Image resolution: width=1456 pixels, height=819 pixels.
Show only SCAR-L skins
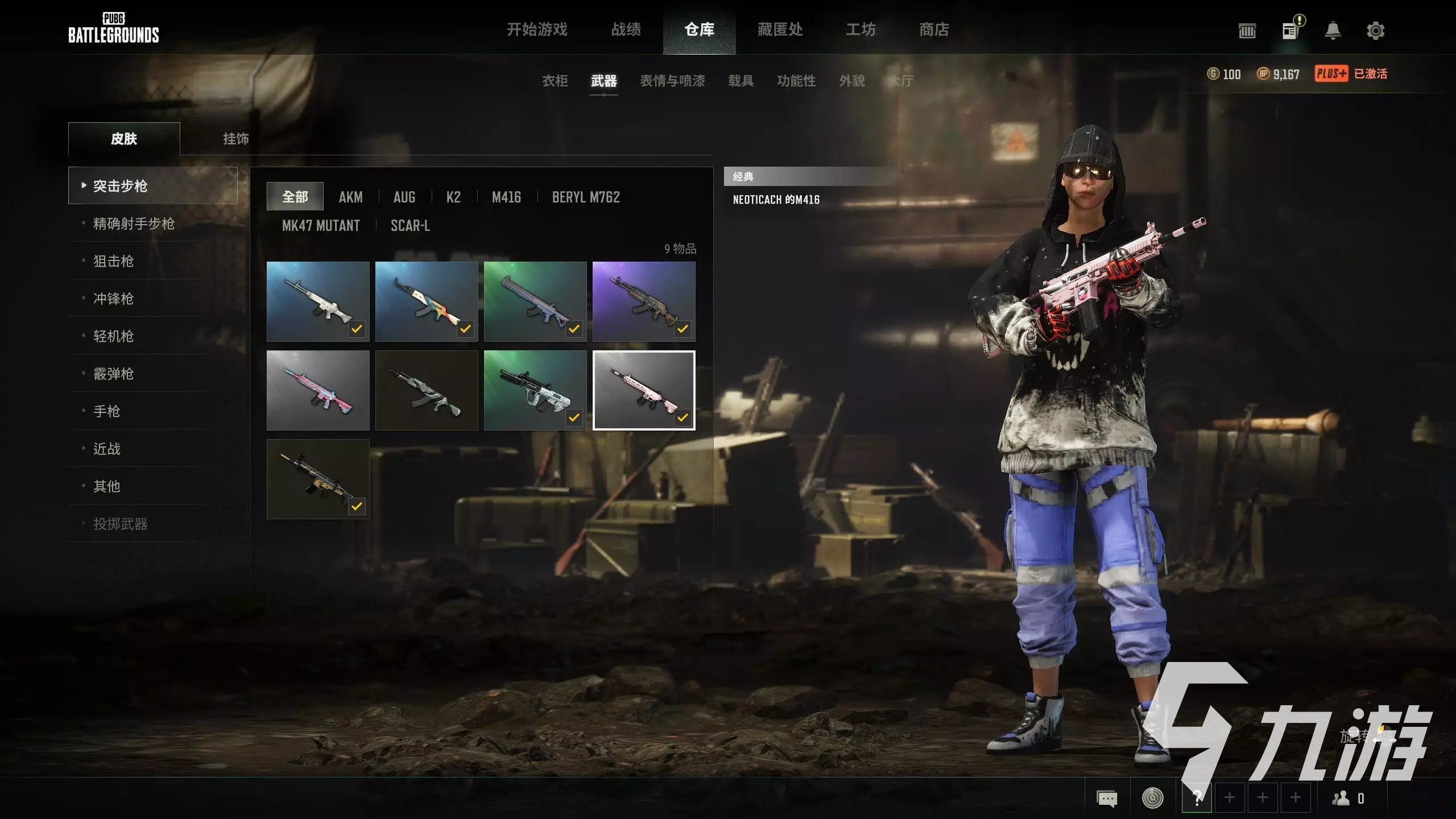click(410, 225)
